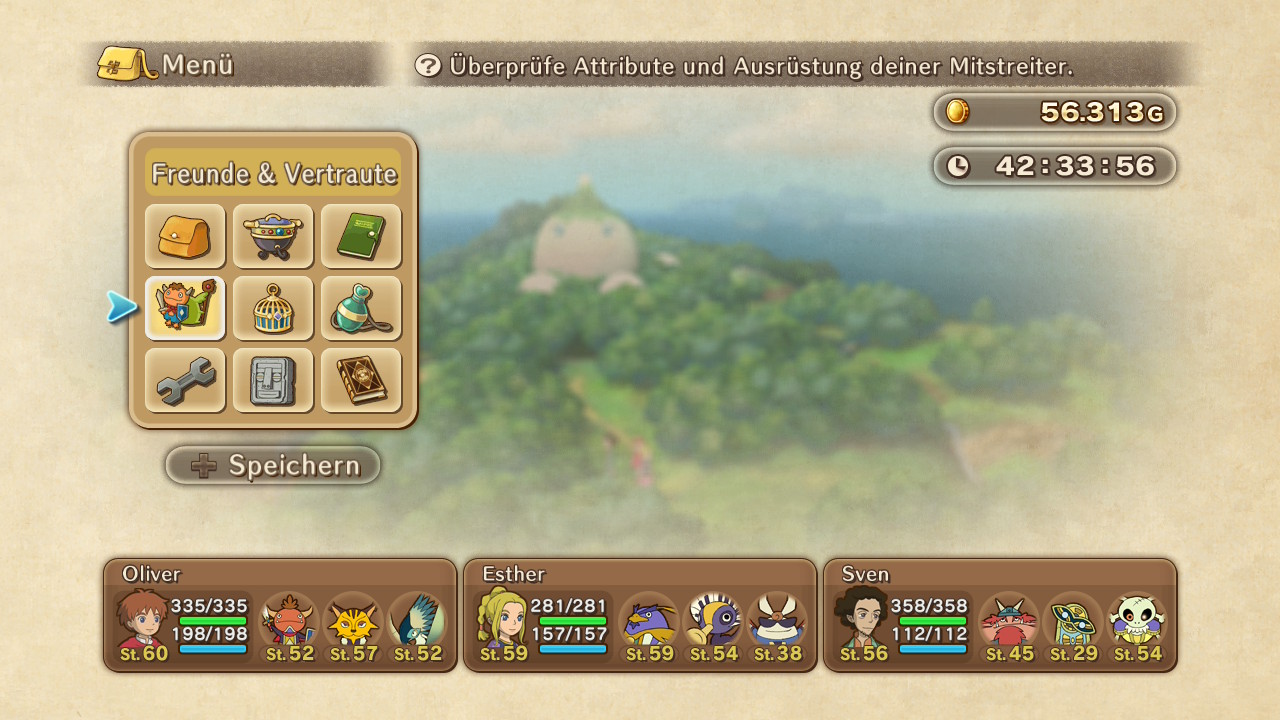Click the help question mark icon
The width and height of the screenshot is (1280, 720).
[428, 66]
